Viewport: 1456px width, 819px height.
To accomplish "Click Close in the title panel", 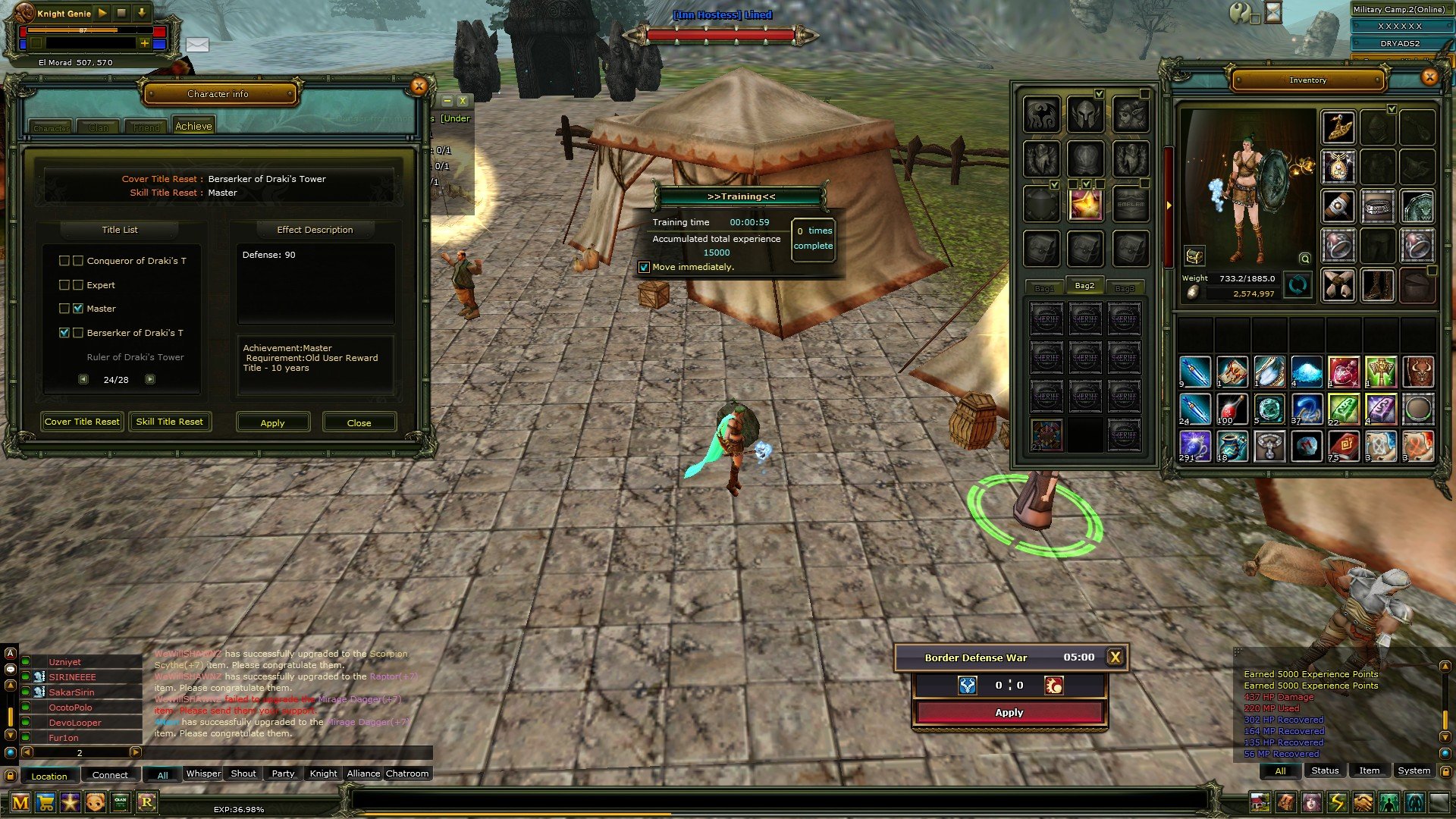I will [359, 422].
